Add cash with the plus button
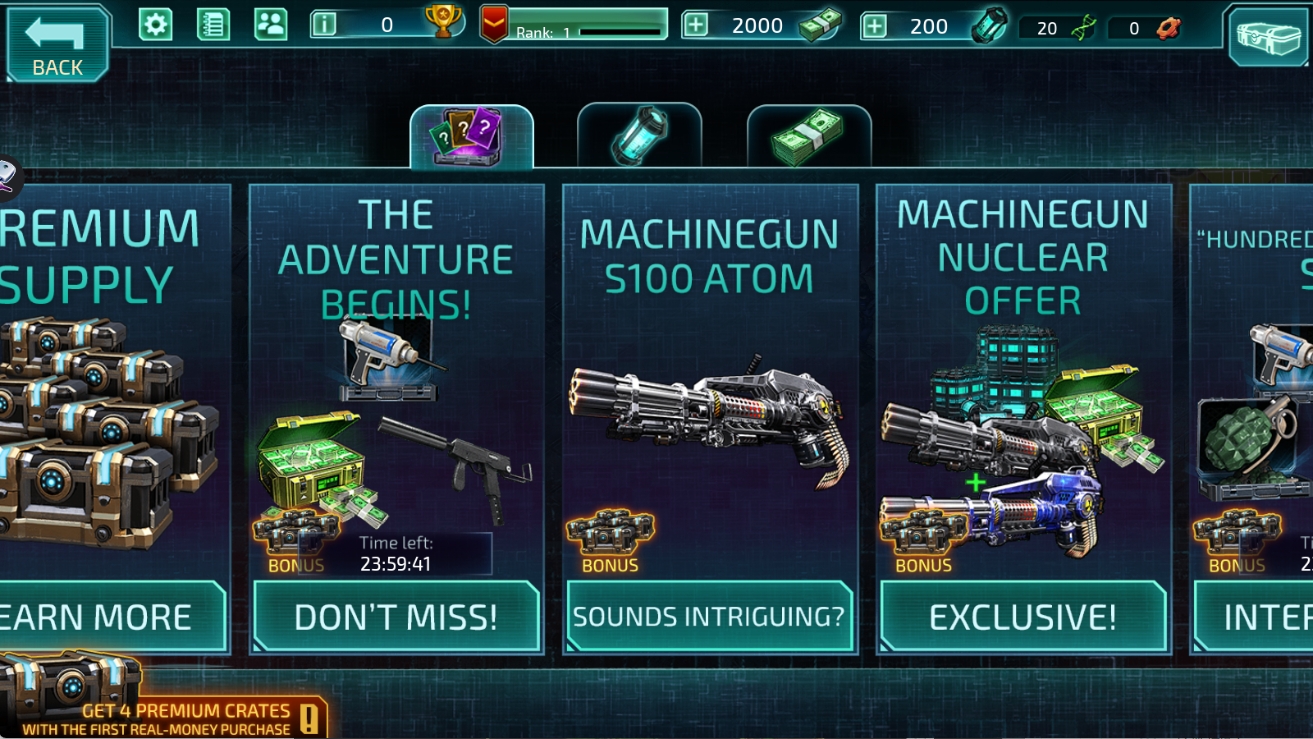This screenshot has height=739, width=1313. pos(695,26)
